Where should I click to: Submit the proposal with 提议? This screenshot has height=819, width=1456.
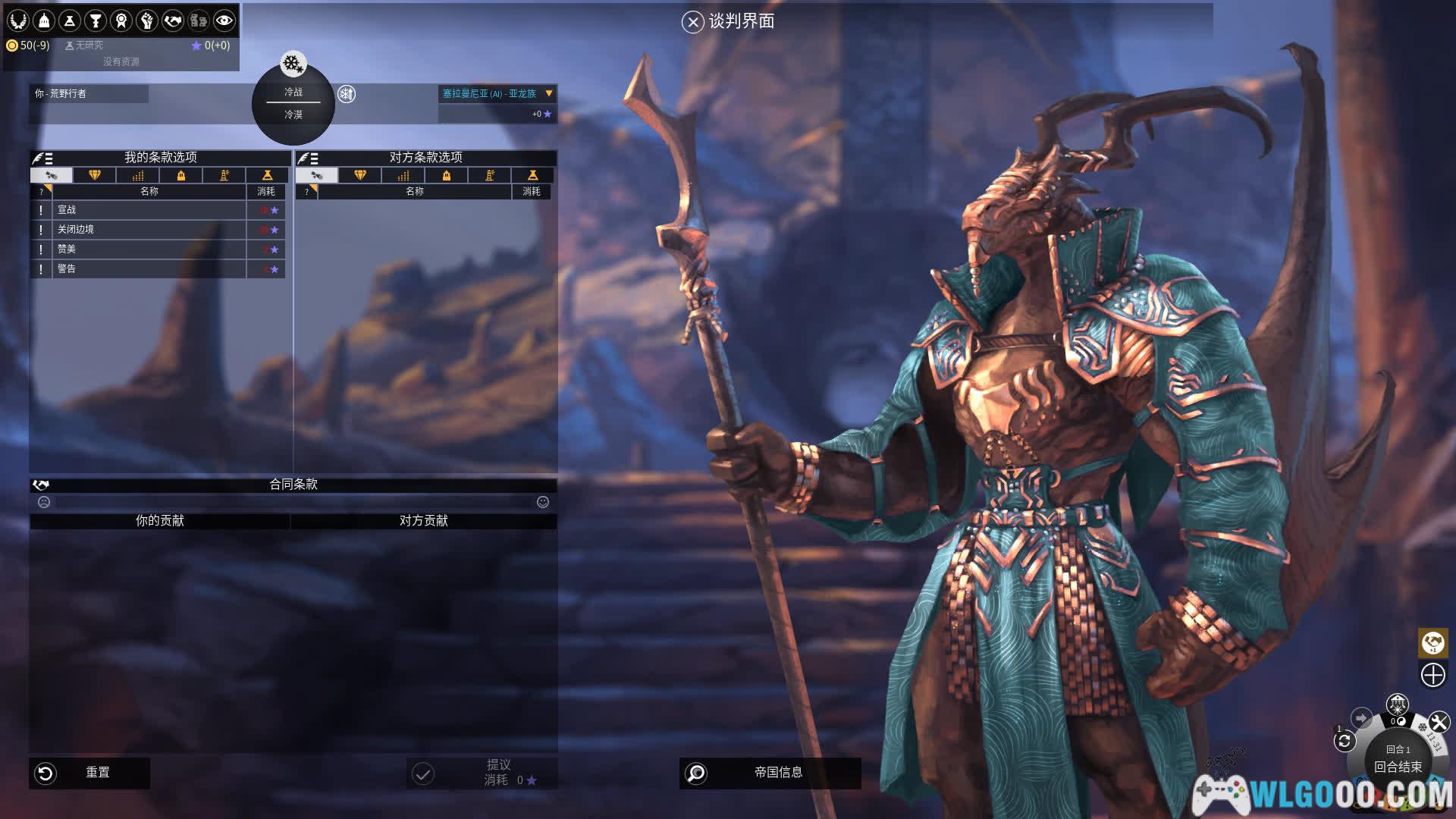coord(482,773)
